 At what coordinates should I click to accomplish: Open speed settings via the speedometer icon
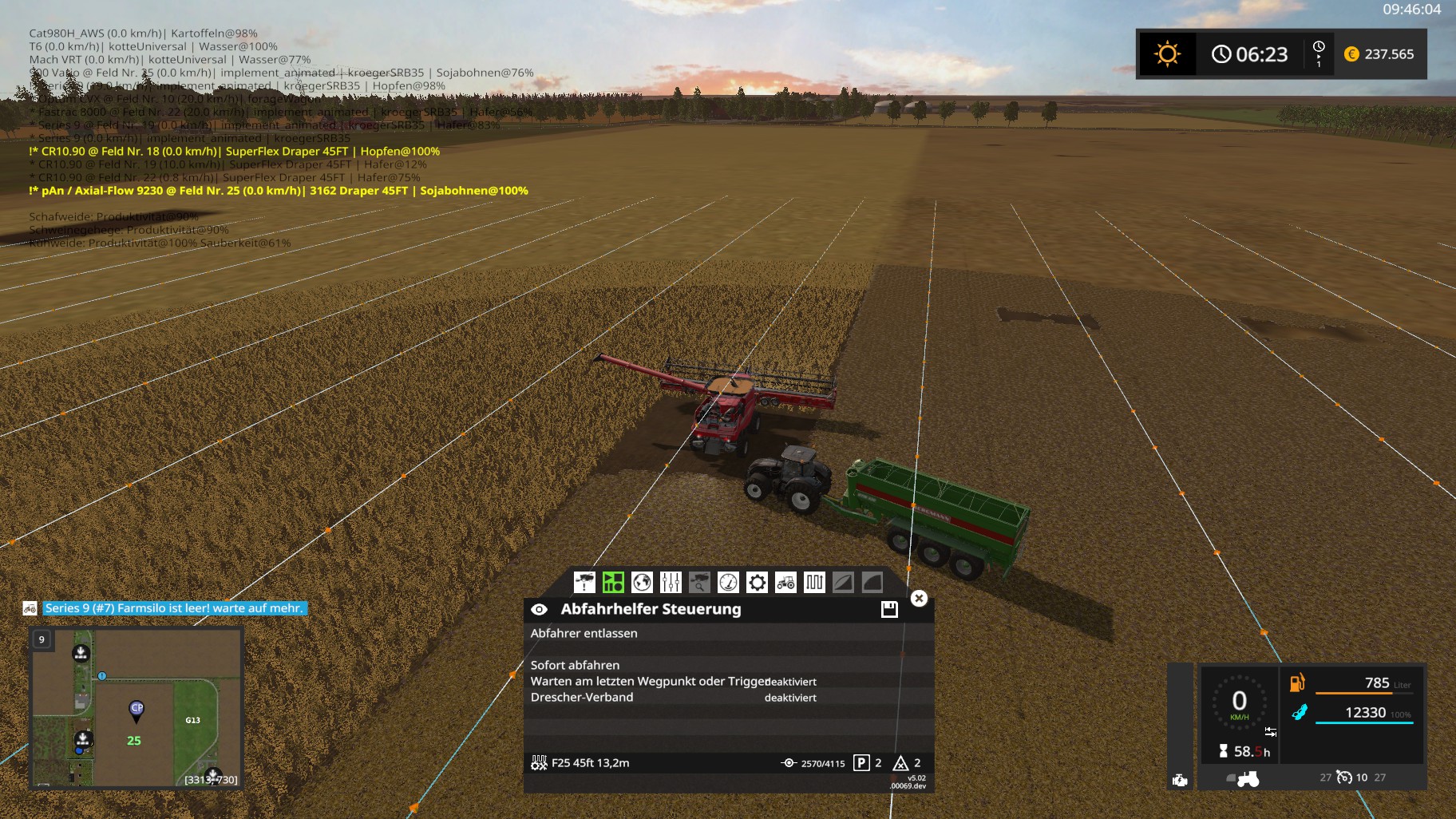tap(730, 582)
